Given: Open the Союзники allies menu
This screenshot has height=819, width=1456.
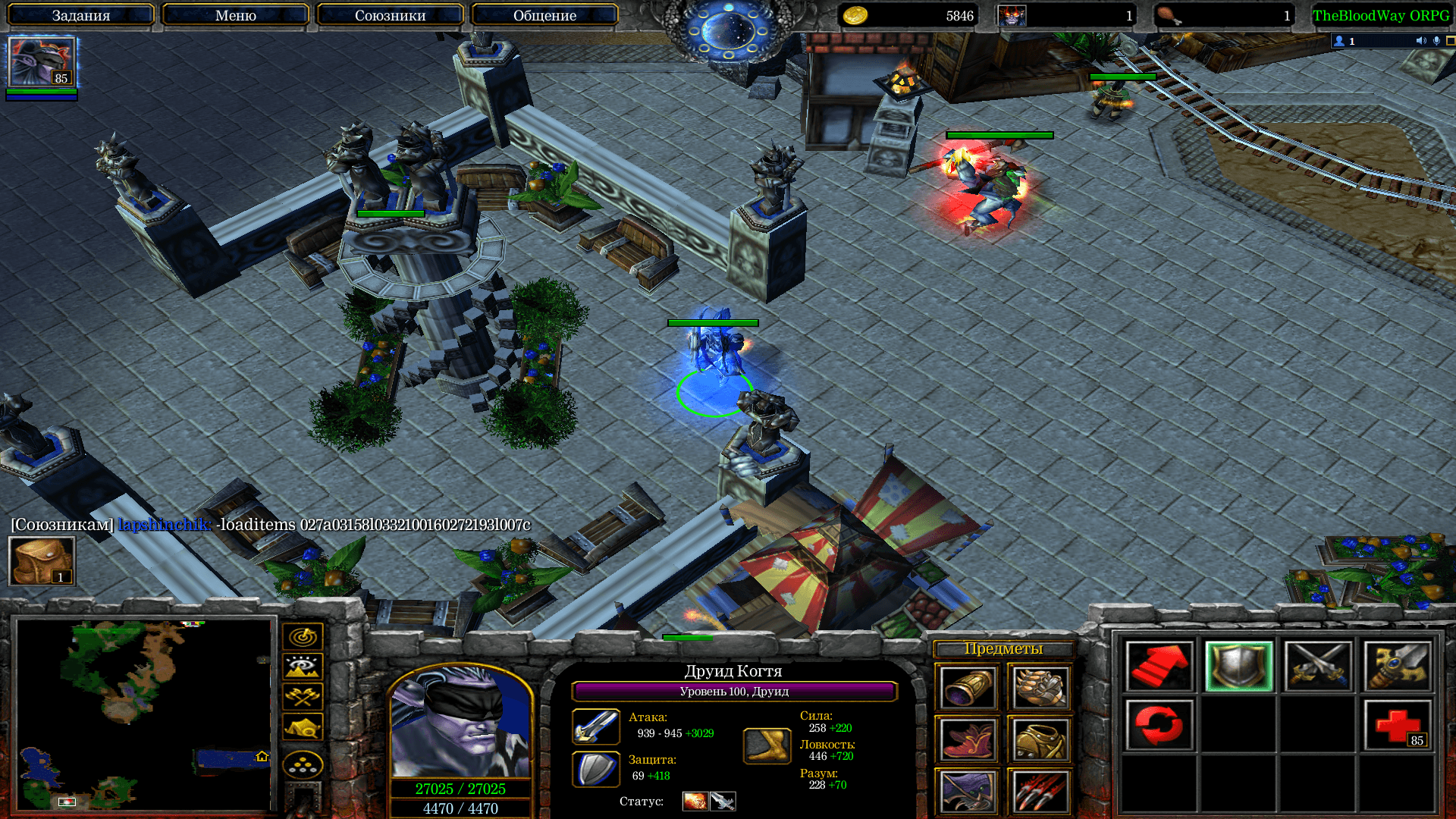Looking at the screenshot, I should [x=390, y=15].
